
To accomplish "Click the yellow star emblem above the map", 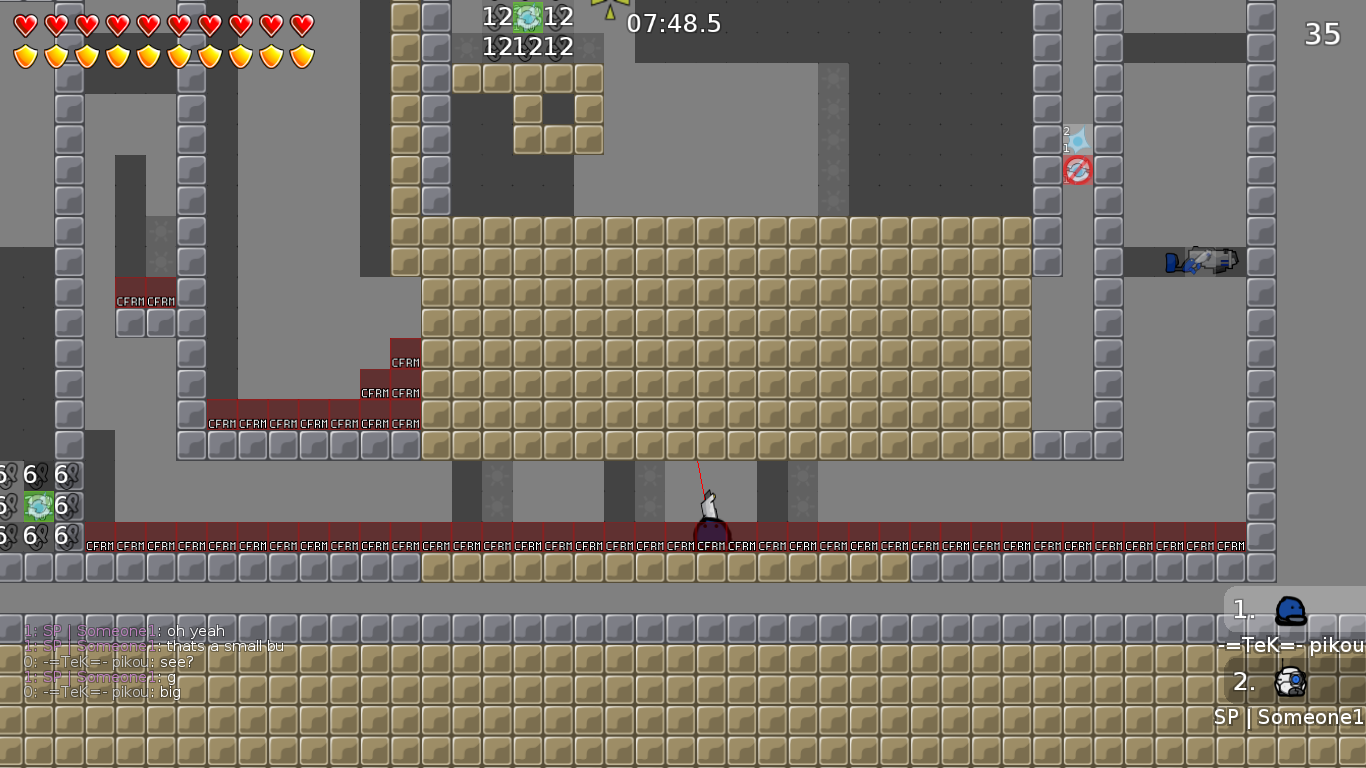I will pyautogui.click(x=608, y=8).
